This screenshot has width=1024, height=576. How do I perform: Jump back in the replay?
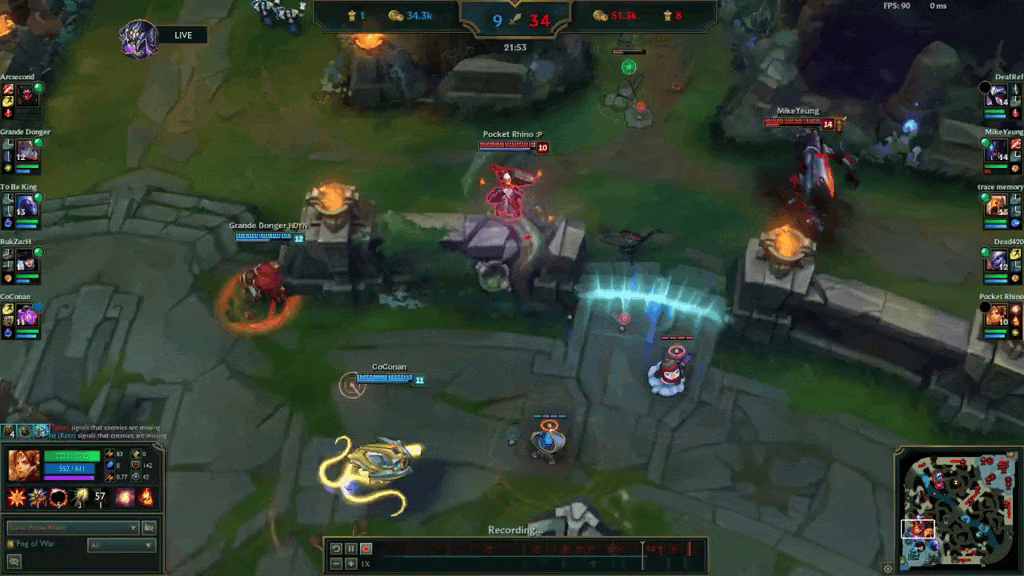[x=336, y=548]
